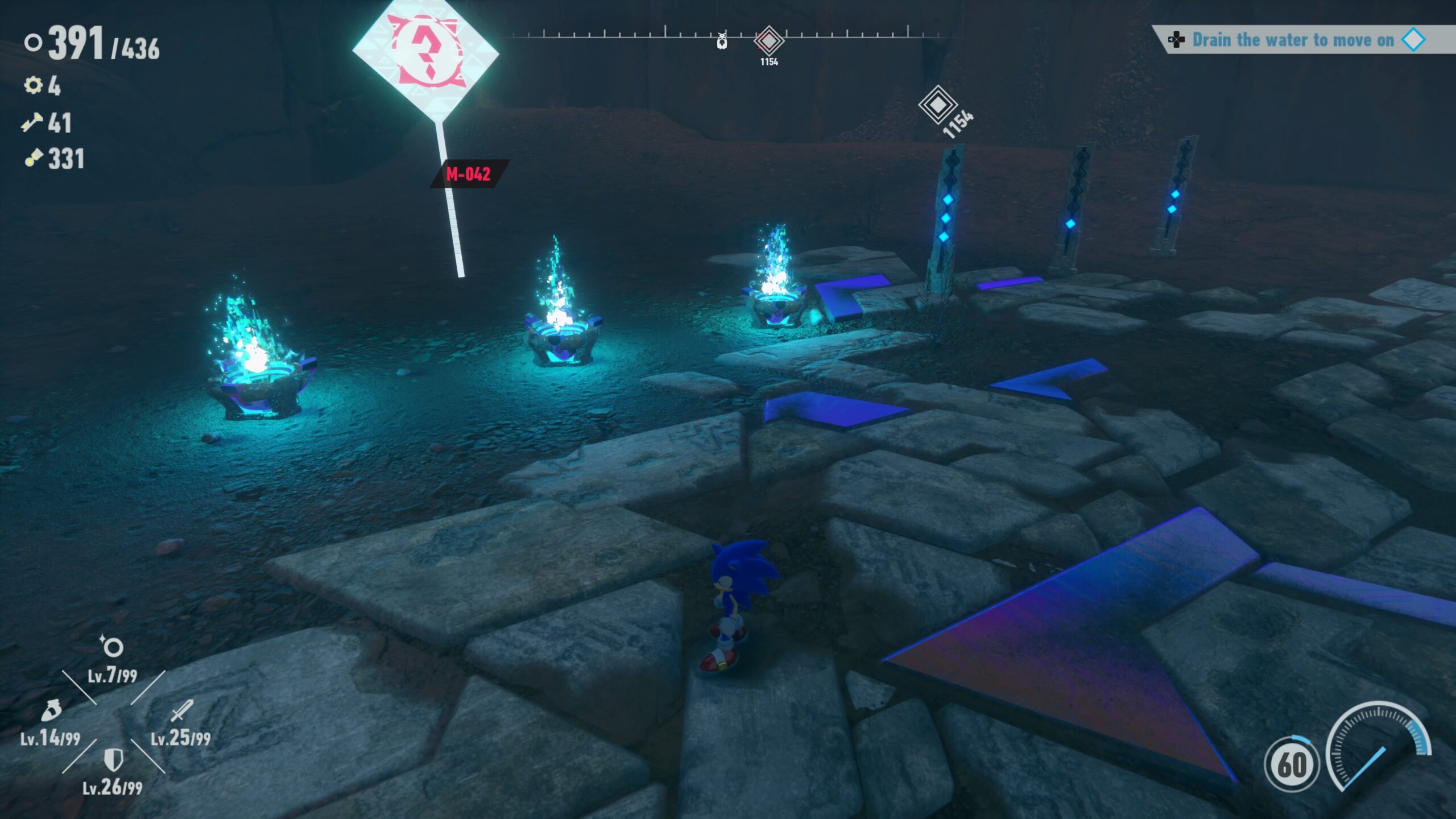Image resolution: width=1456 pixels, height=819 pixels.
Task: Select the ring capacity level icon
Action: pos(112,647)
